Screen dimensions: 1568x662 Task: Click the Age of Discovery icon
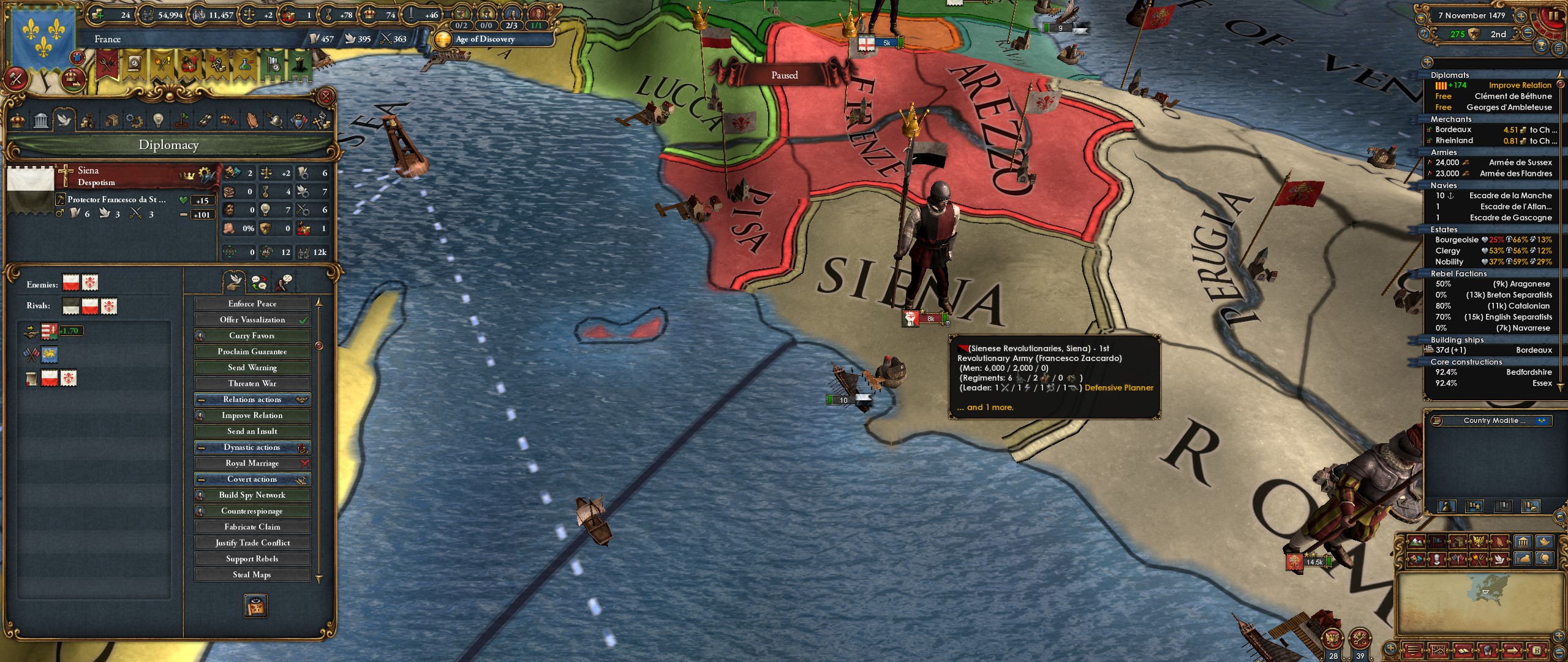tap(442, 39)
